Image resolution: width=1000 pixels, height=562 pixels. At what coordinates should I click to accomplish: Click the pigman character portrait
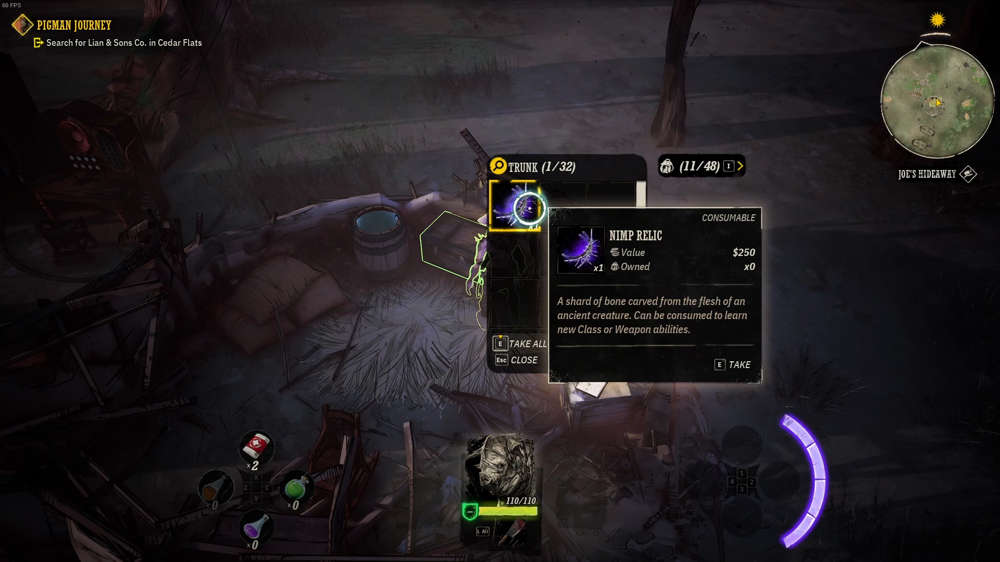(x=501, y=465)
